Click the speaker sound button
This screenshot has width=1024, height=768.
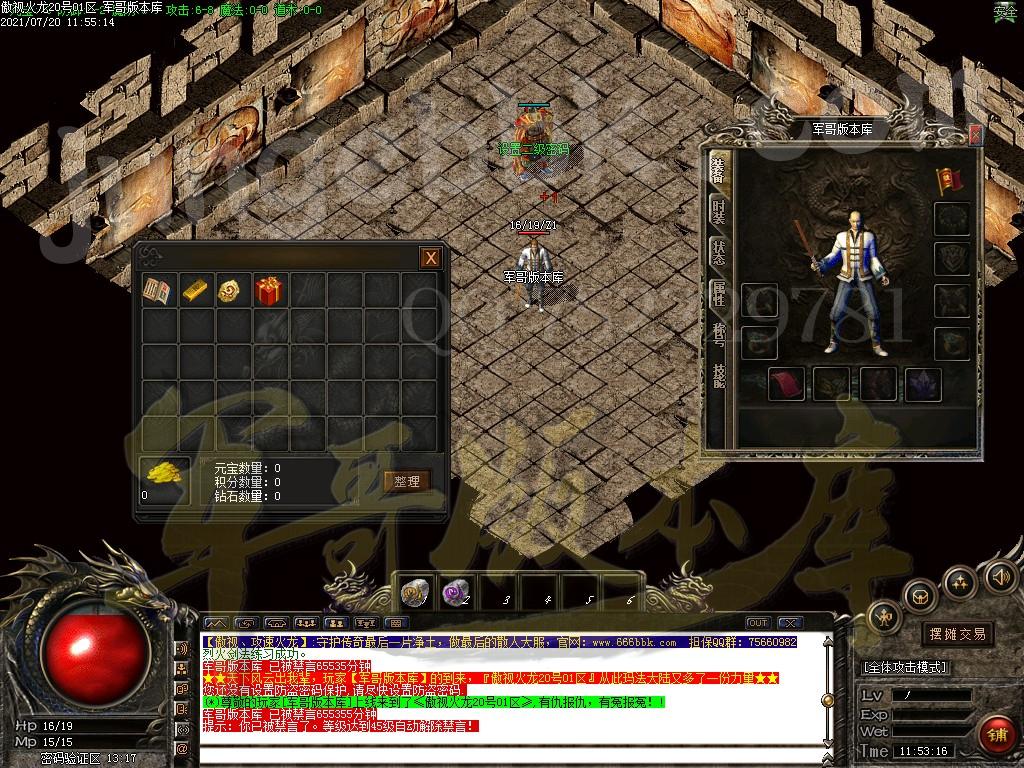click(x=999, y=576)
